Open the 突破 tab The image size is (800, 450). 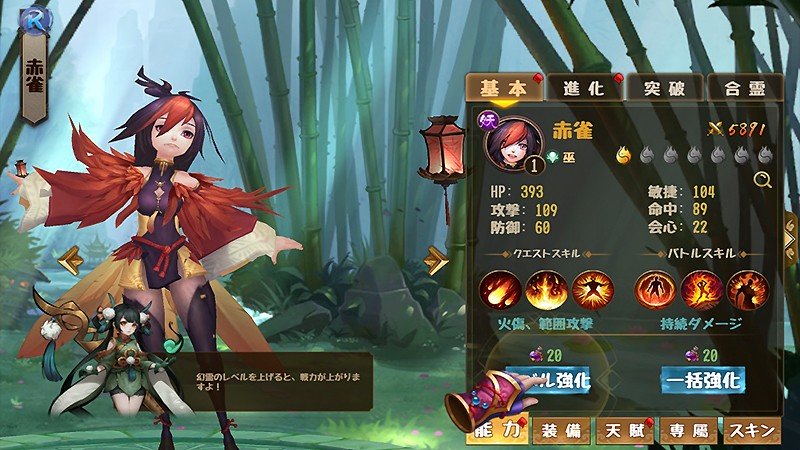pyautogui.click(x=665, y=88)
